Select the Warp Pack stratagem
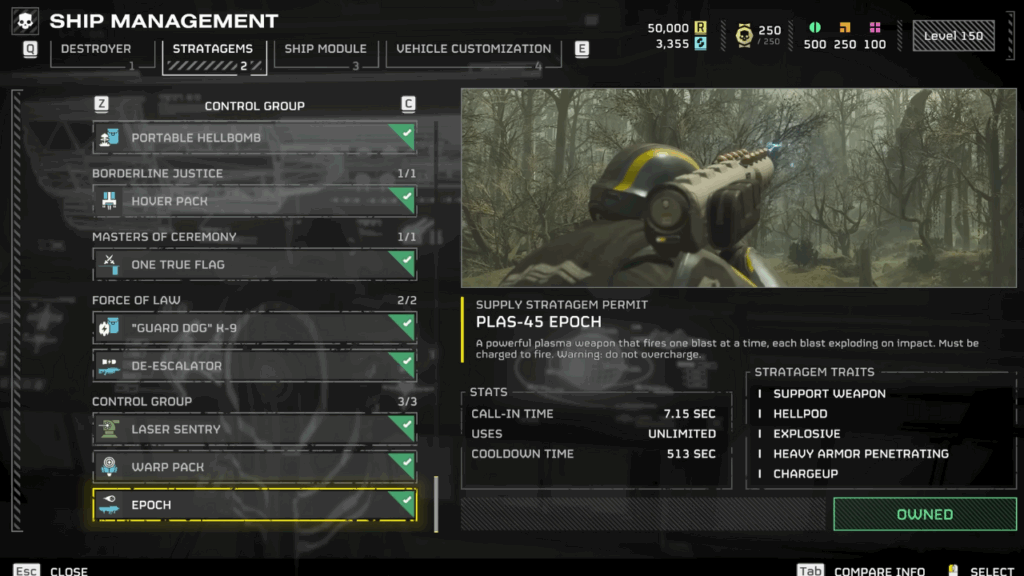 [254, 467]
